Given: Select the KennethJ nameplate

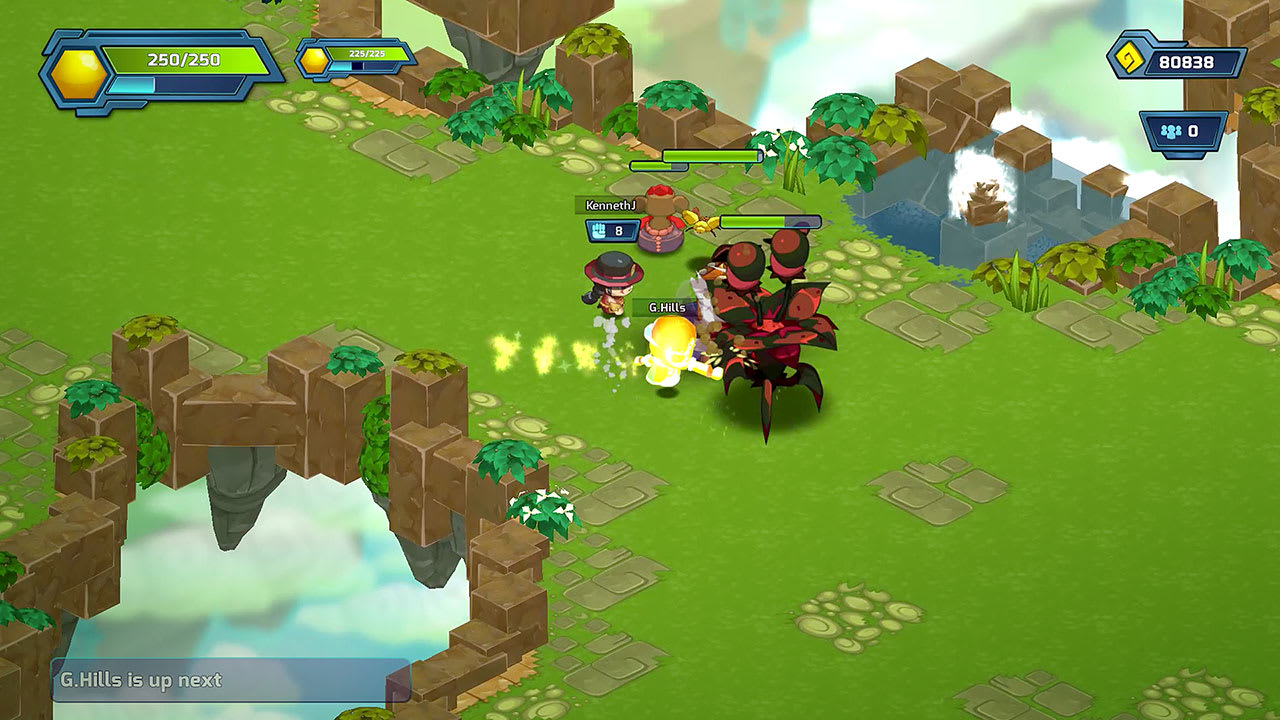Looking at the screenshot, I should coord(609,204).
